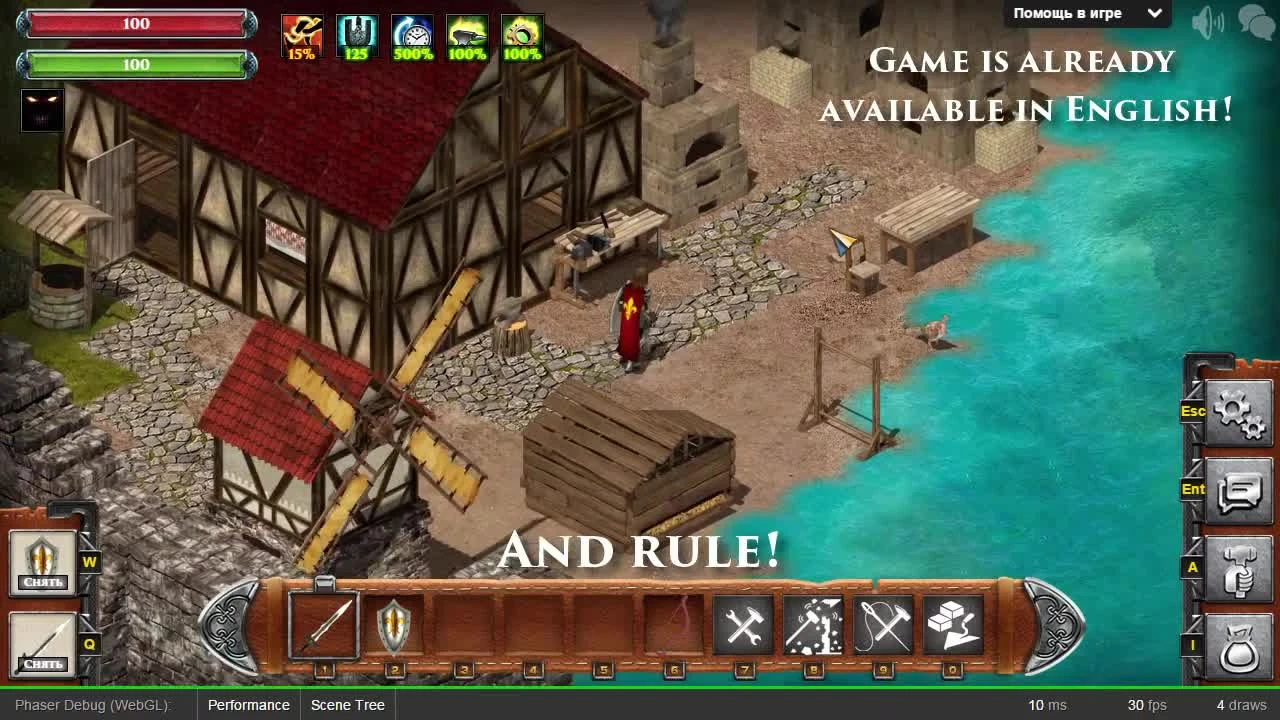Open the 'Помощь в игре' dropdown
The width and height of the screenshot is (1280, 720).
[1085, 13]
